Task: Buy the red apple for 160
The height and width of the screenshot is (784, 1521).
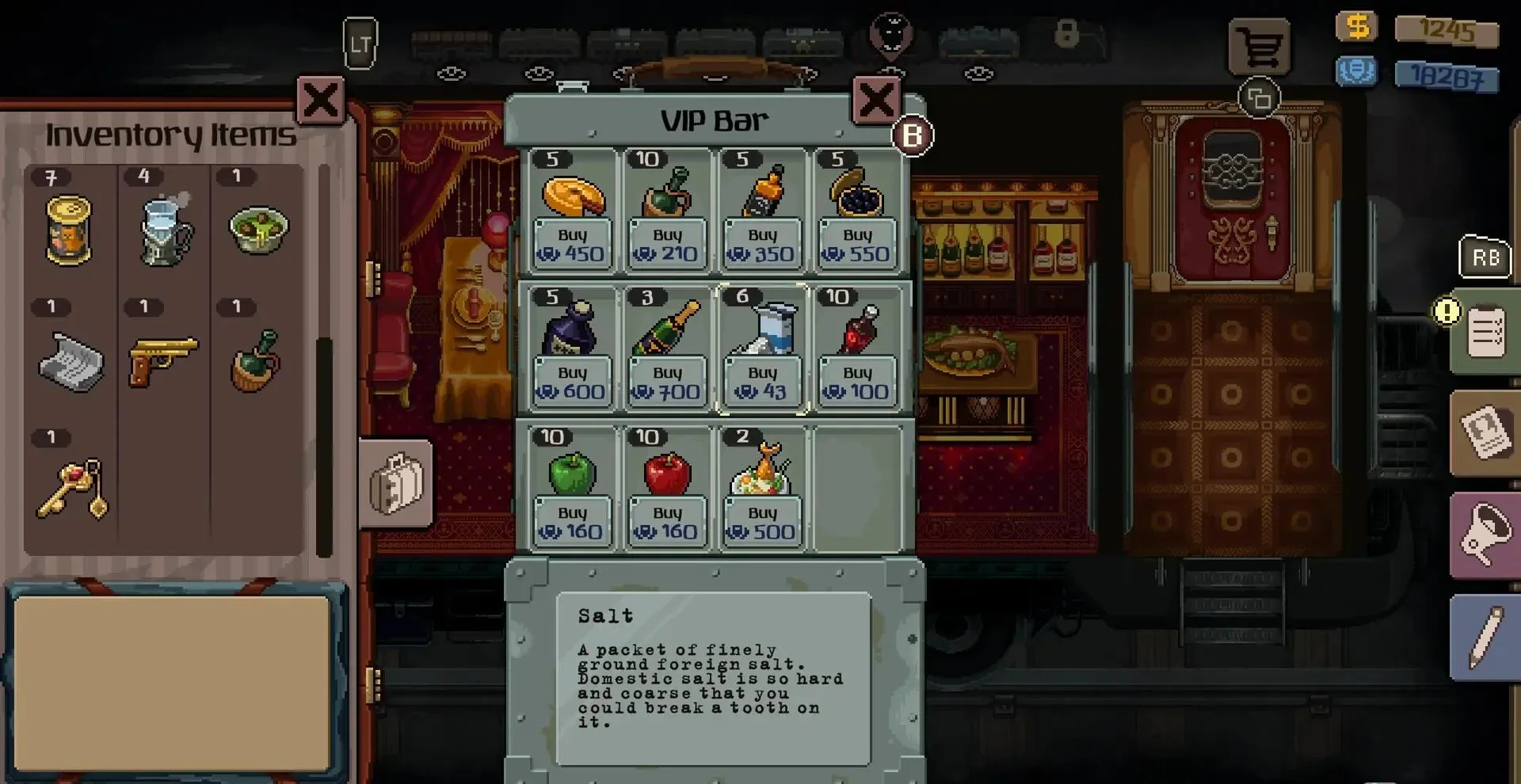Action: pos(667,521)
